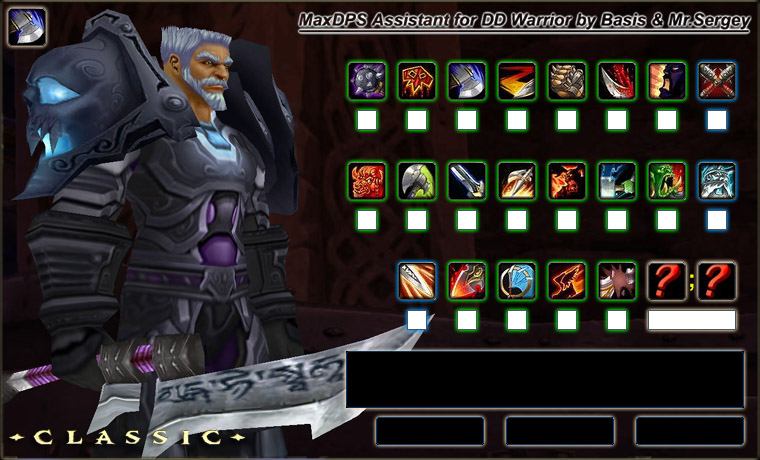
Task: Tick the checkbox under the spiked mace icon
Action: pos(367,120)
